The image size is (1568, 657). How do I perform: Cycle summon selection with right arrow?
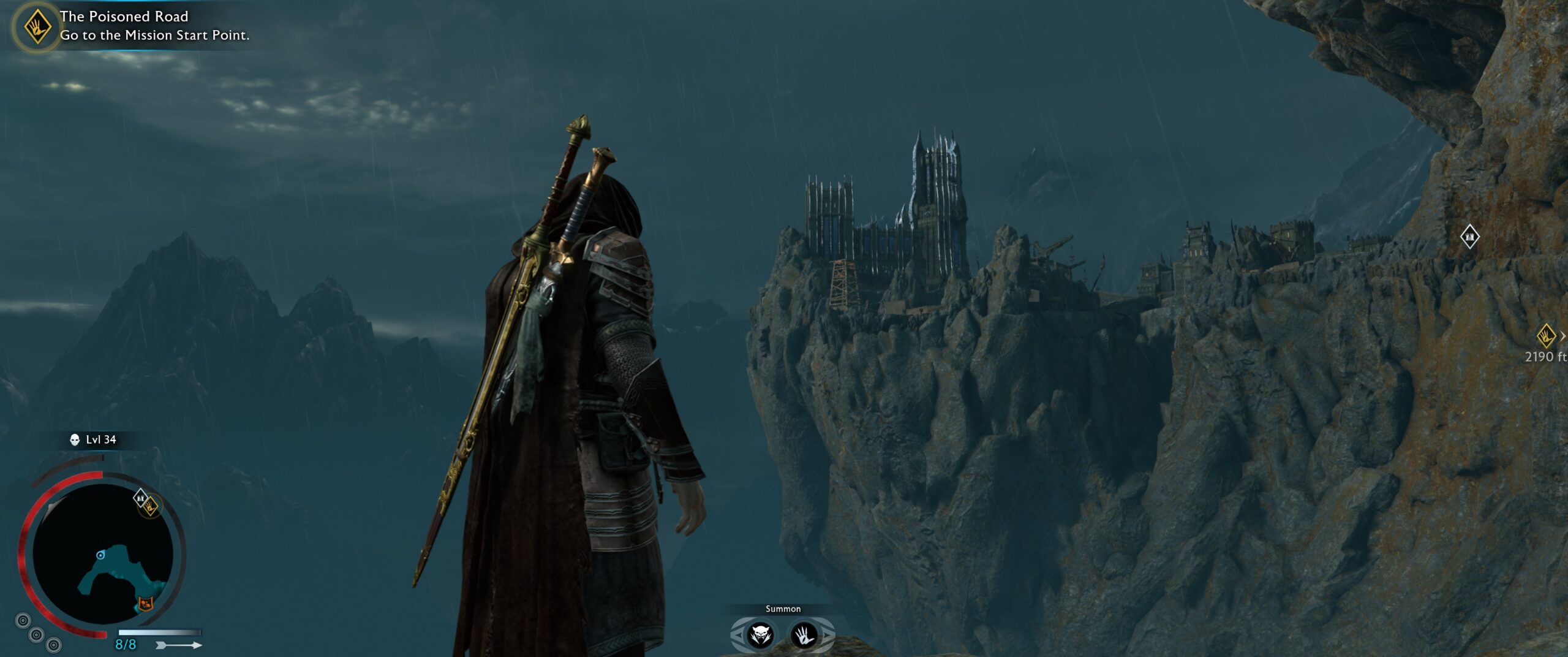[x=828, y=636]
